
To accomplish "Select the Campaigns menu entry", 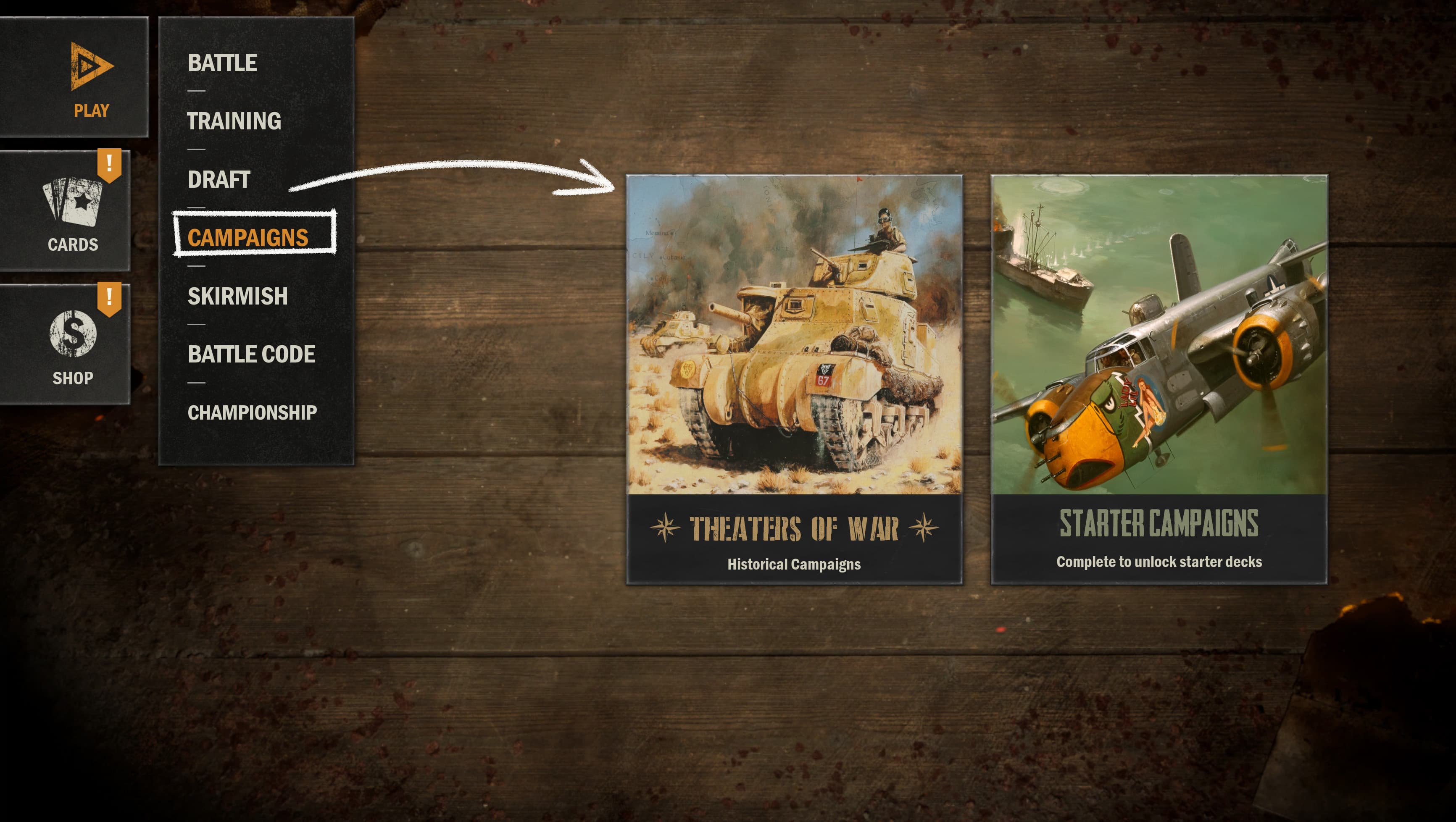I will point(248,237).
